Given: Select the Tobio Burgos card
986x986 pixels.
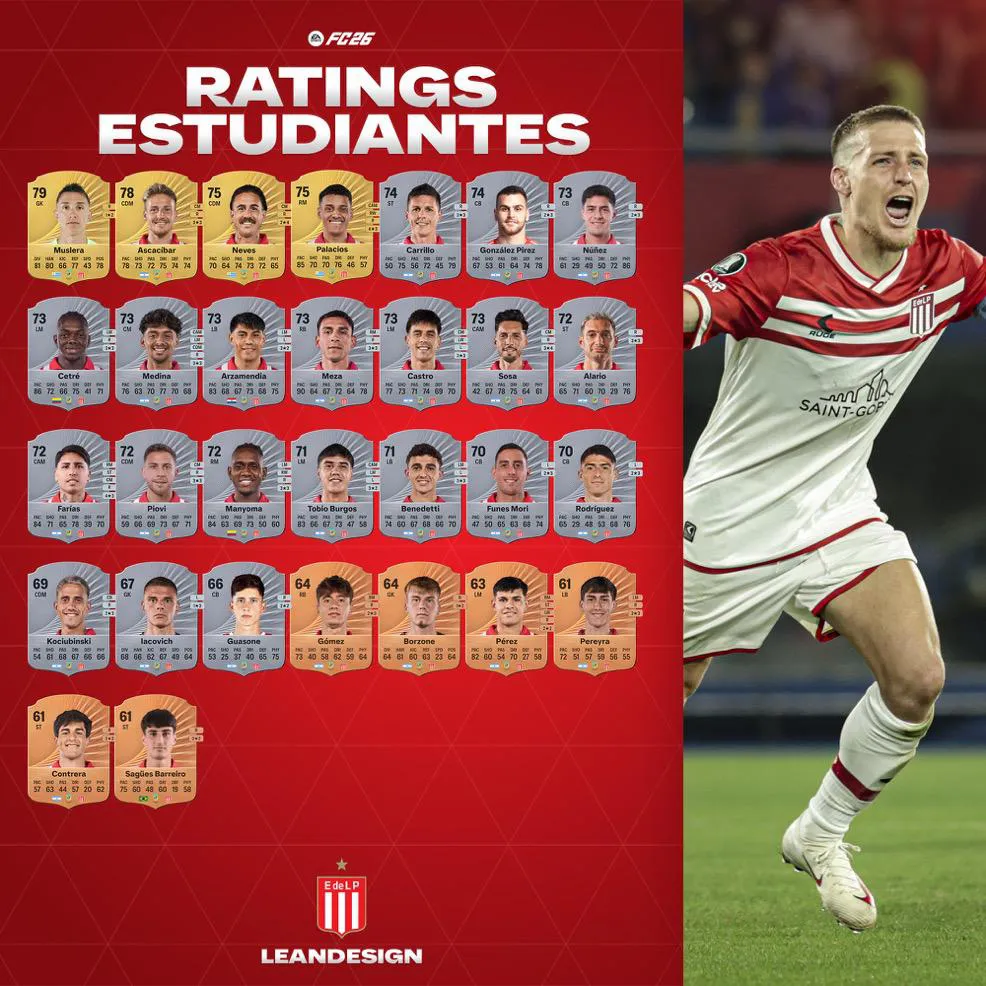Looking at the screenshot, I should [331, 486].
